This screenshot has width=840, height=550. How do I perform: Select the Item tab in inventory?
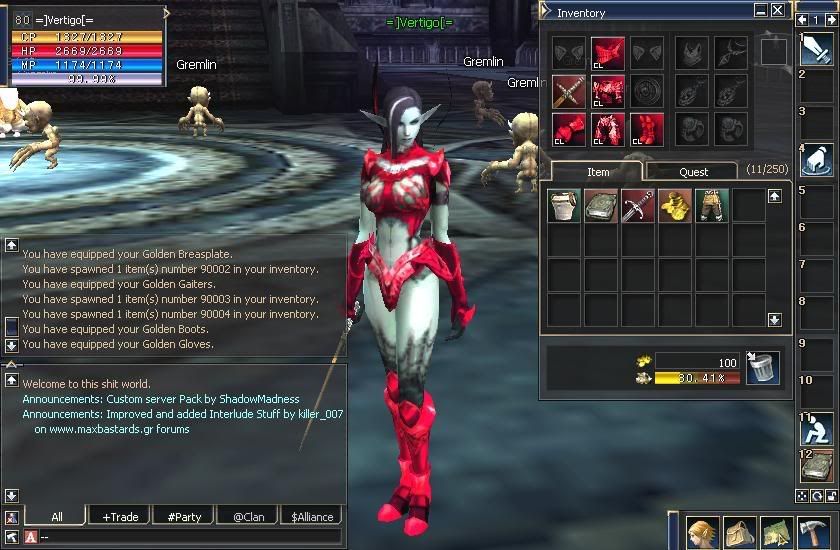click(x=598, y=172)
